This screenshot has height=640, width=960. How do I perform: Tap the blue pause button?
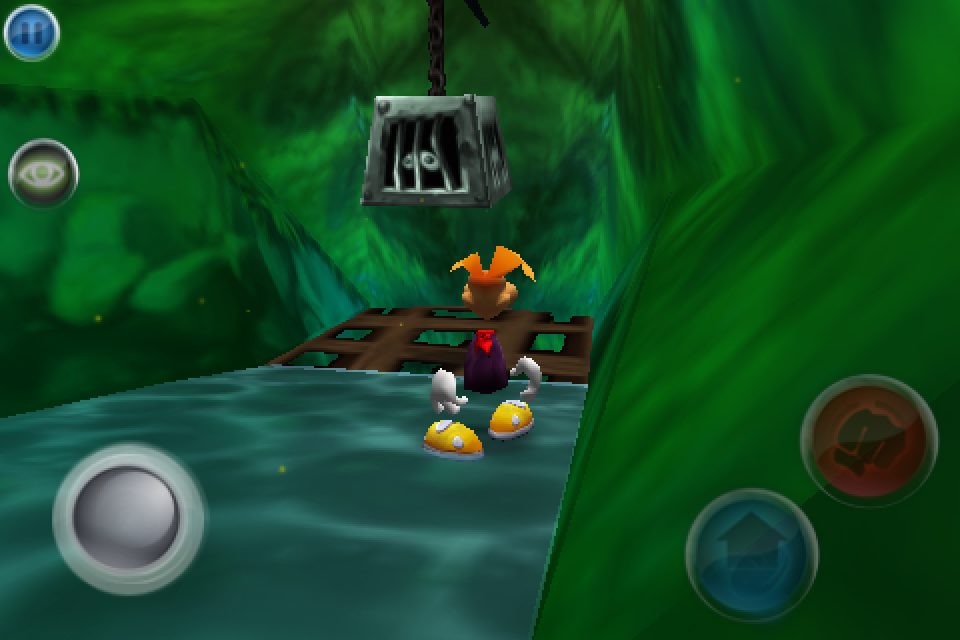pos(32,32)
